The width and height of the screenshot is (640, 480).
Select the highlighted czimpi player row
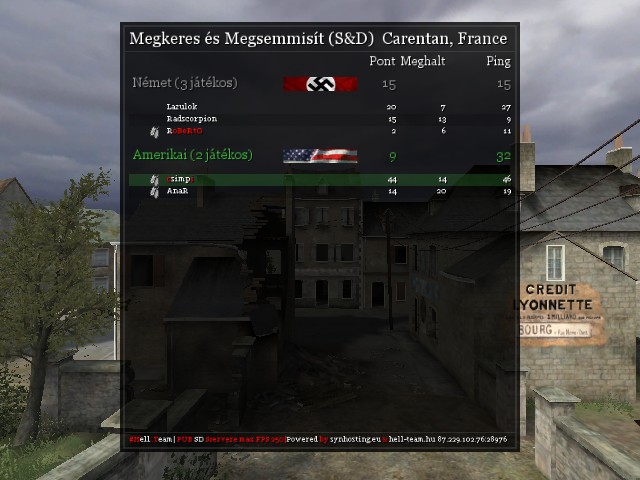pos(180,179)
